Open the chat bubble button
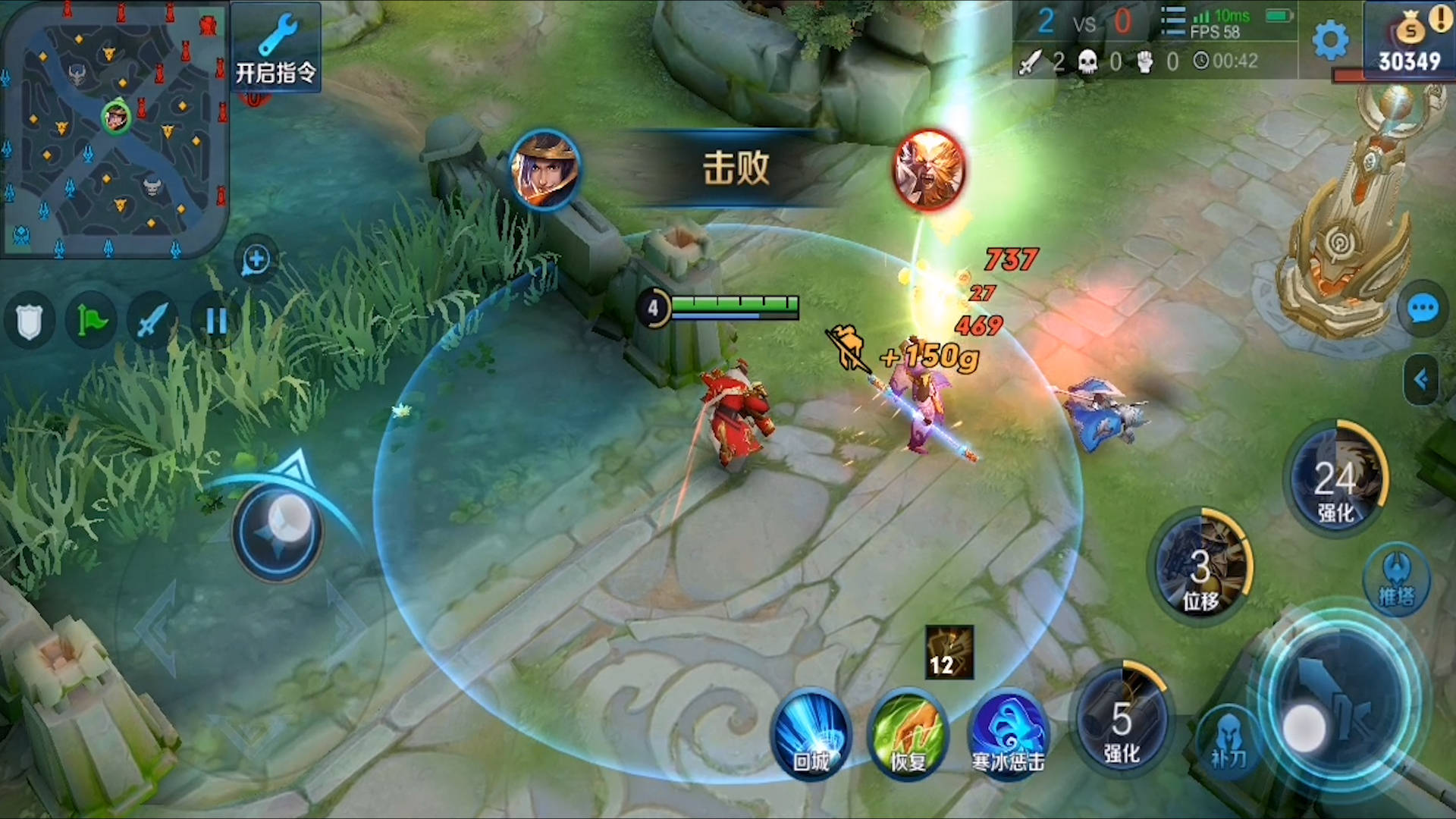Image resolution: width=1456 pixels, height=819 pixels. point(1422,309)
